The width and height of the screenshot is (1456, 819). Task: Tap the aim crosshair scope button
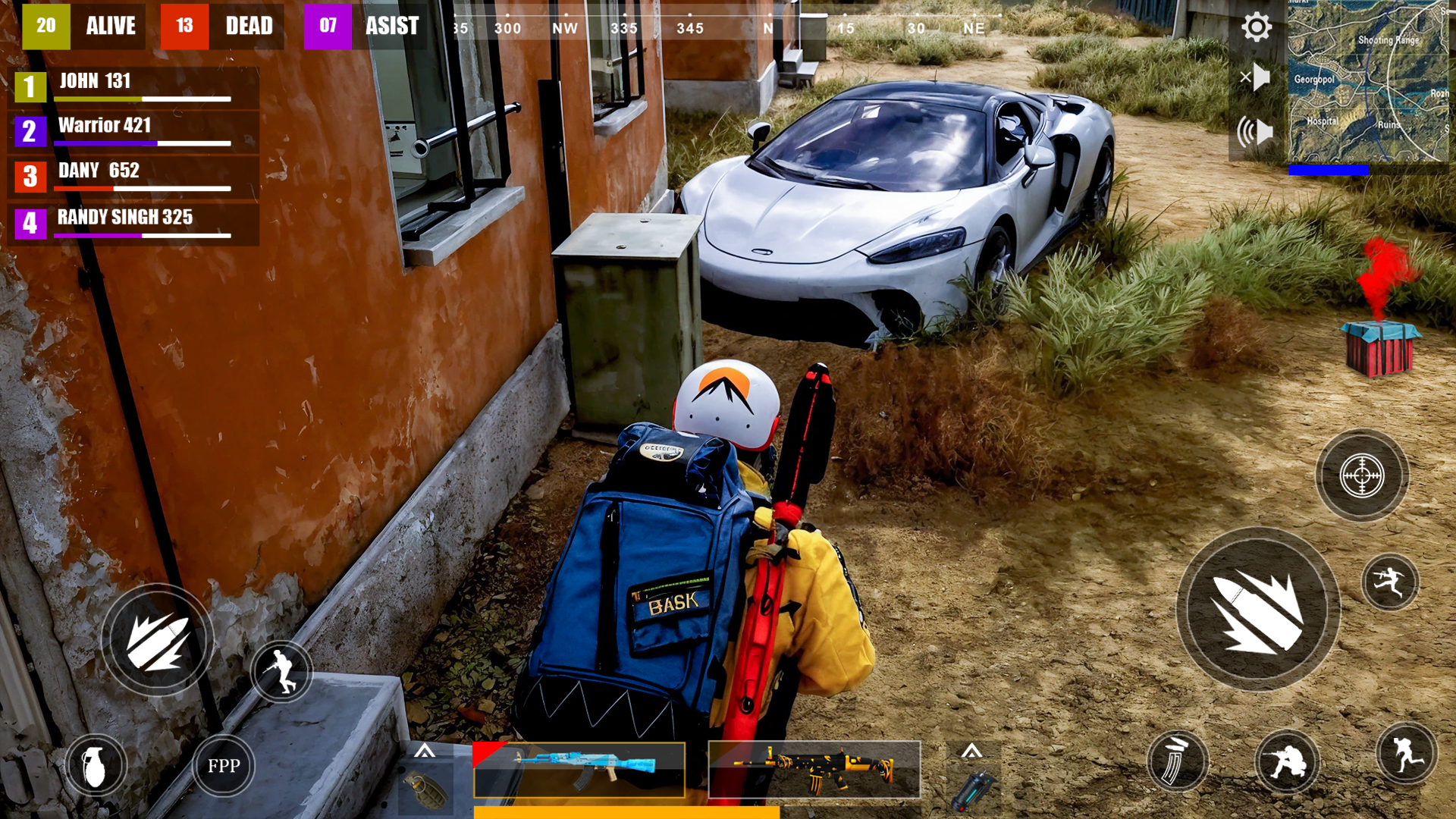pyautogui.click(x=1362, y=476)
